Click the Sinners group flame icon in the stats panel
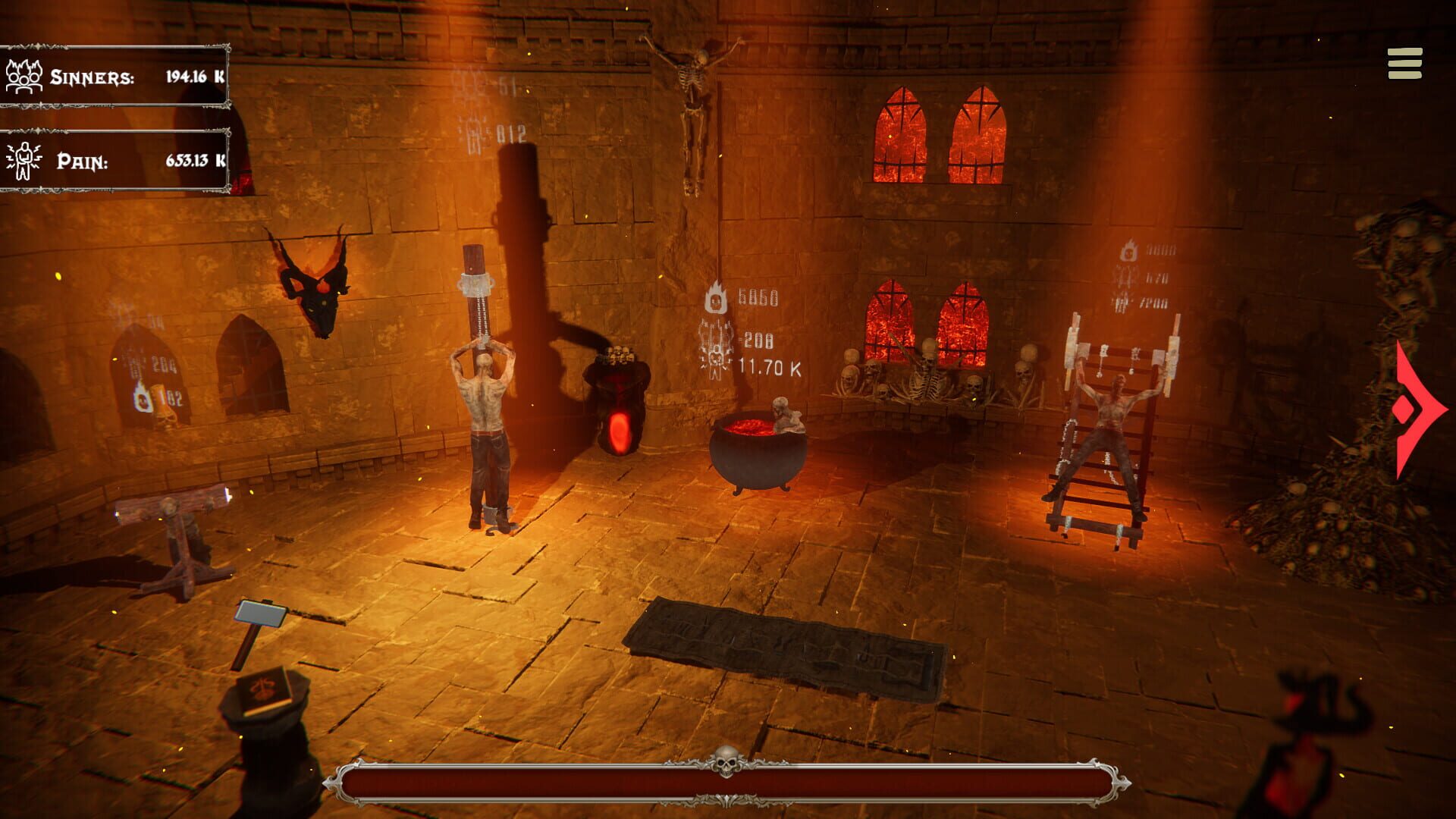1456x819 pixels. [23, 76]
